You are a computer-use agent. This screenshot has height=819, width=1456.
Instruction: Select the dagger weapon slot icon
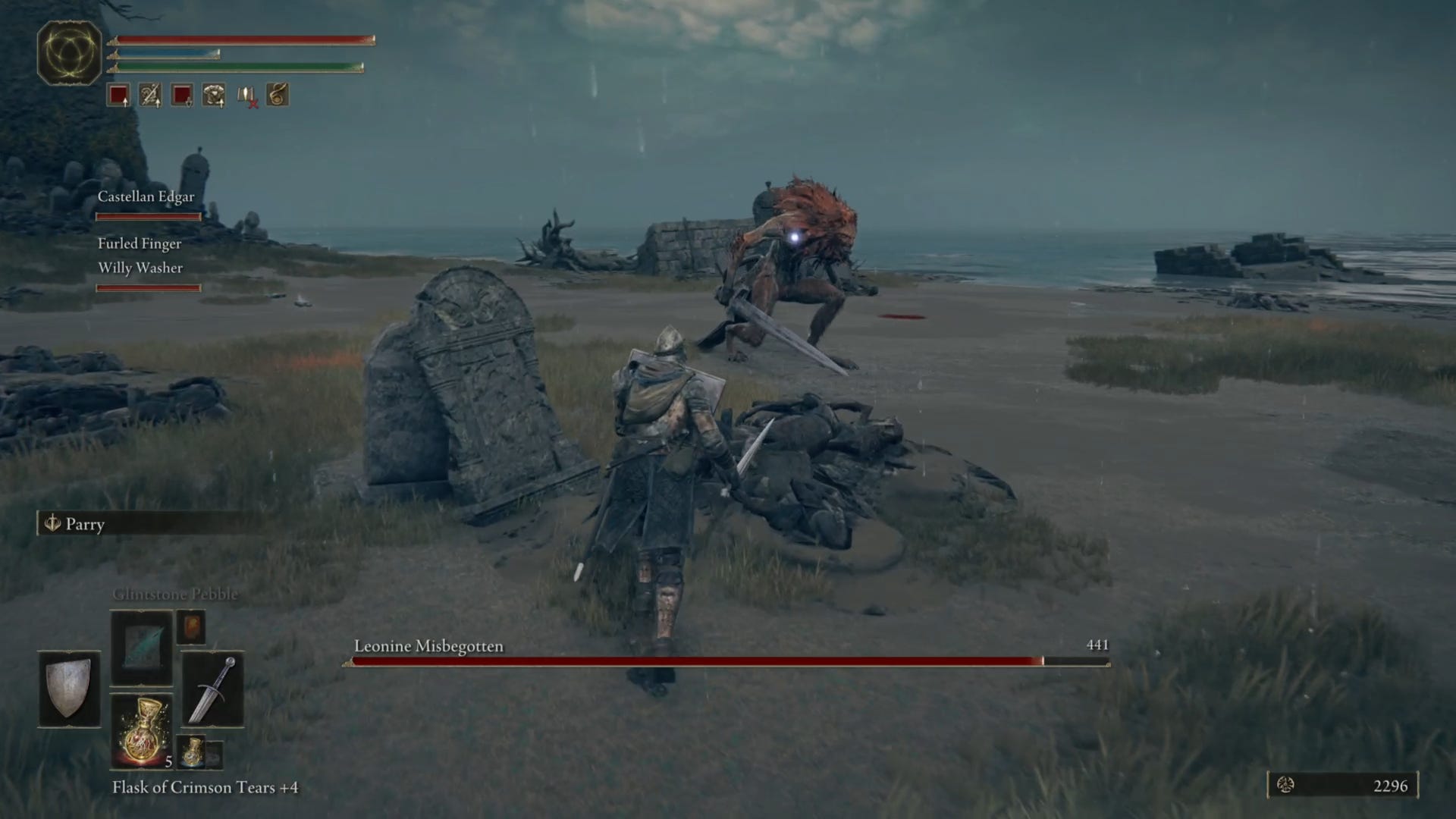pos(215,689)
